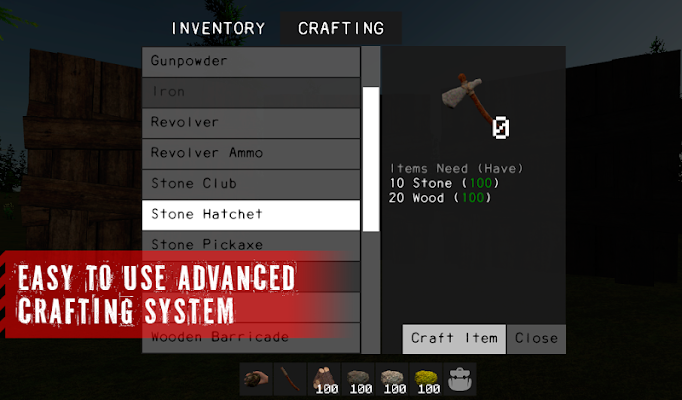This screenshot has width=682, height=400.
Task: Craft the selected item
Action: click(x=454, y=338)
